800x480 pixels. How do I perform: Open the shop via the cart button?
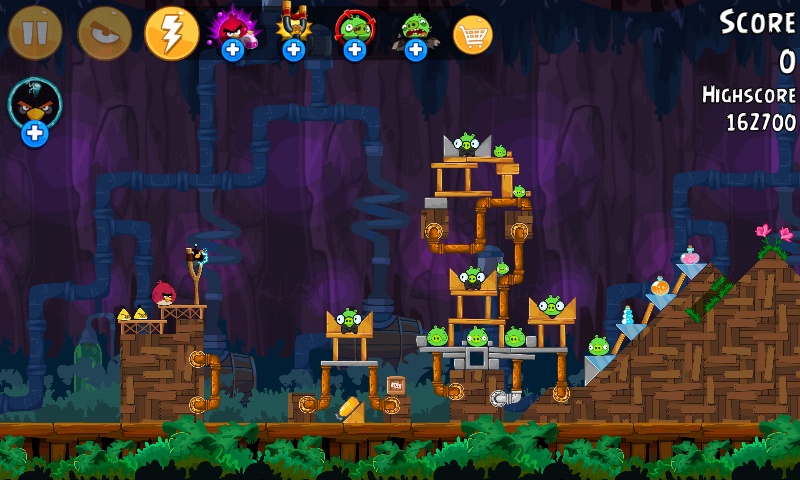coord(473,34)
